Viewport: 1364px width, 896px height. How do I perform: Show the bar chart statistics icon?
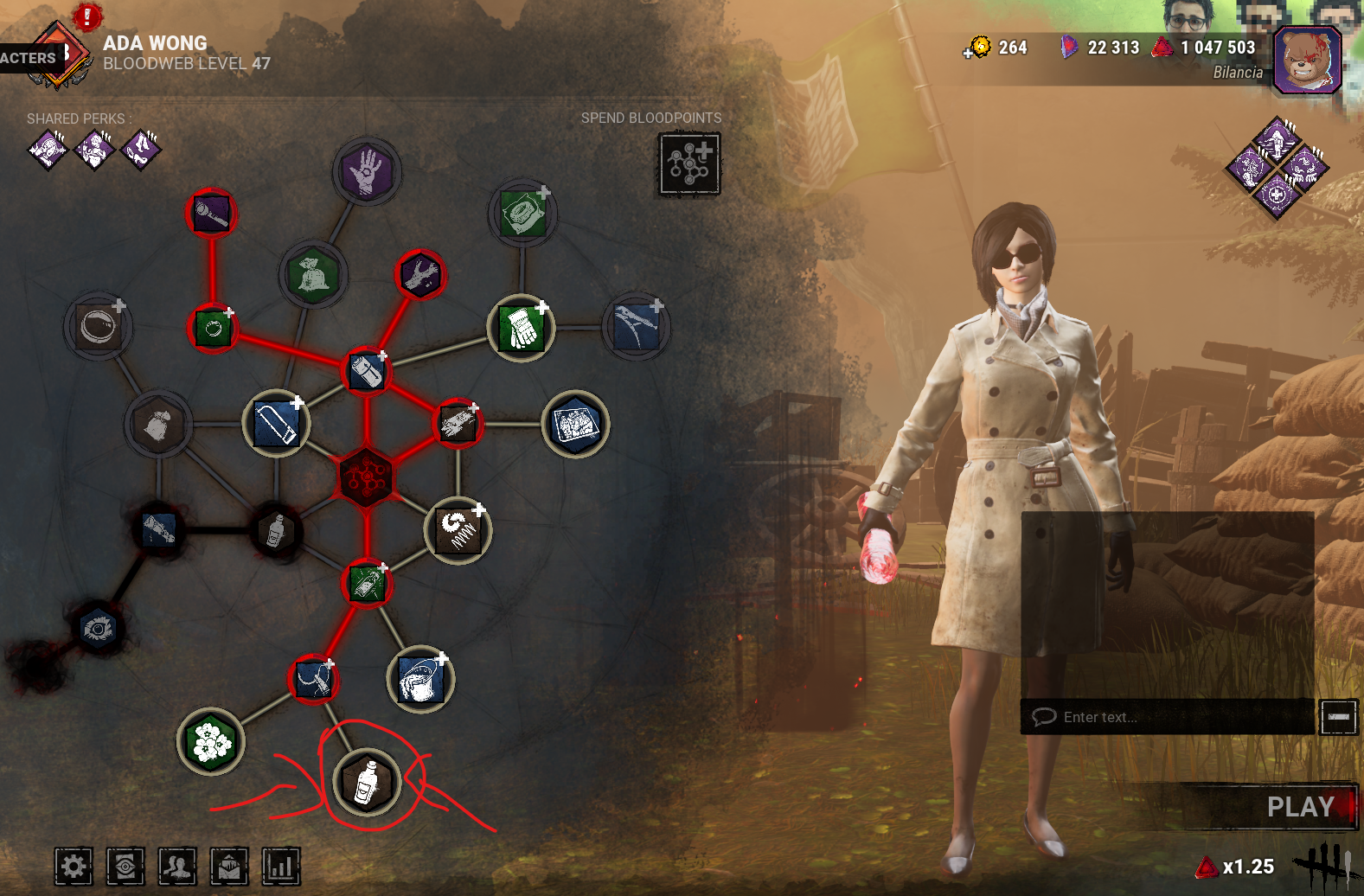point(281,866)
